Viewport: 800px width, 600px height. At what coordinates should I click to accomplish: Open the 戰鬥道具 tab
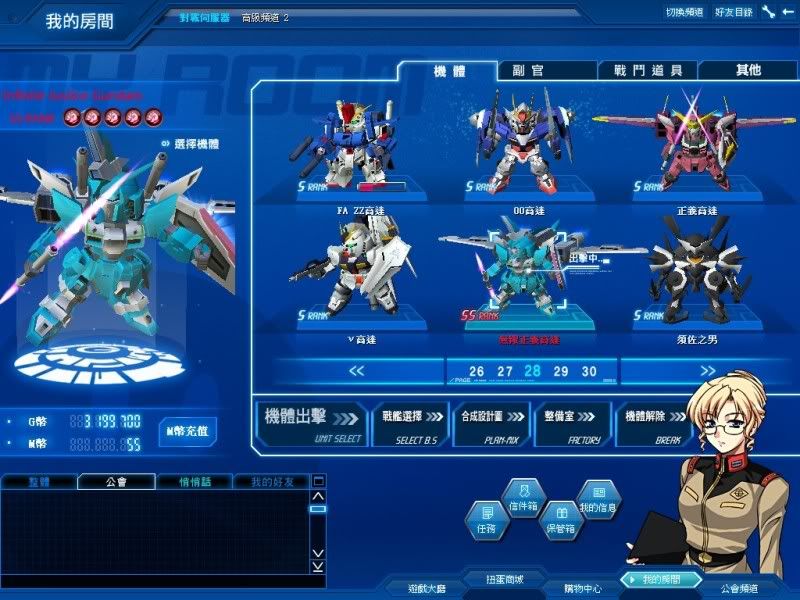(647, 71)
